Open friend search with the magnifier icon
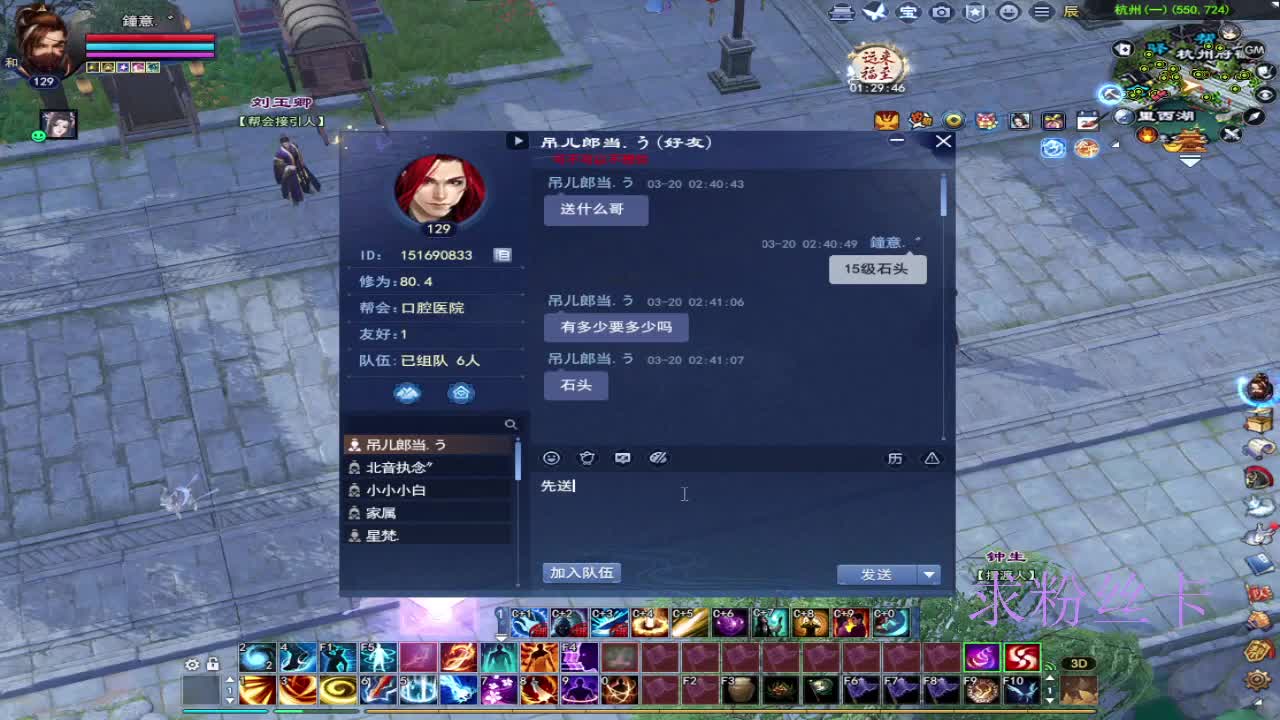 [x=511, y=424]
